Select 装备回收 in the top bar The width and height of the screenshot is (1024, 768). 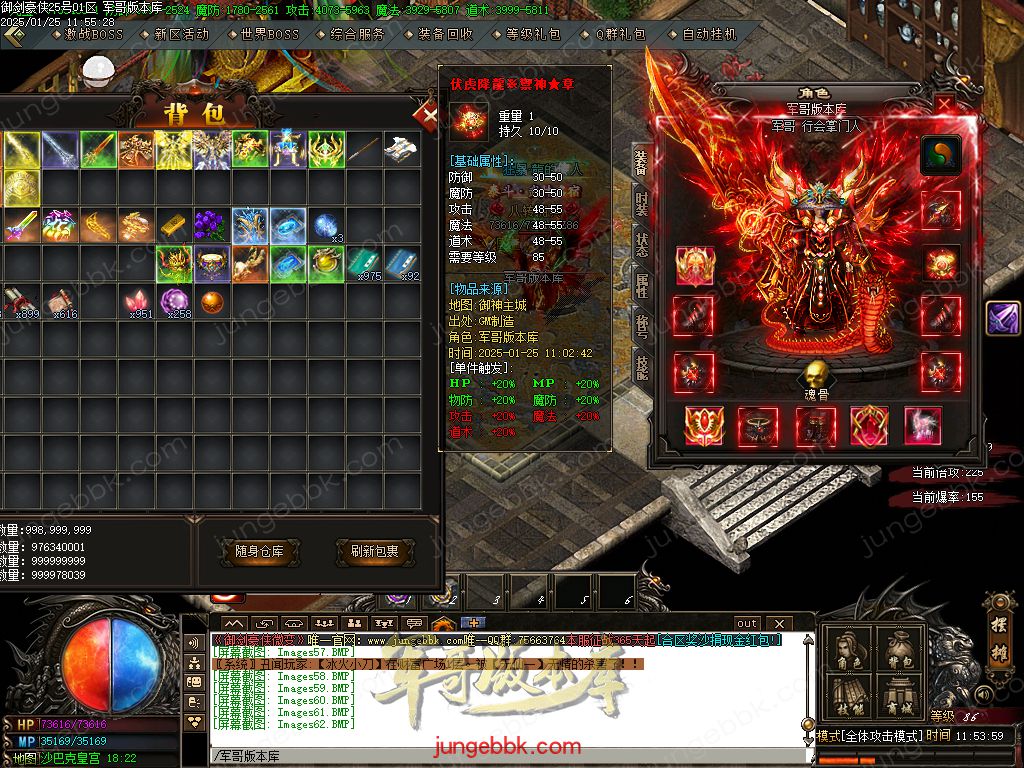point(446,34)
